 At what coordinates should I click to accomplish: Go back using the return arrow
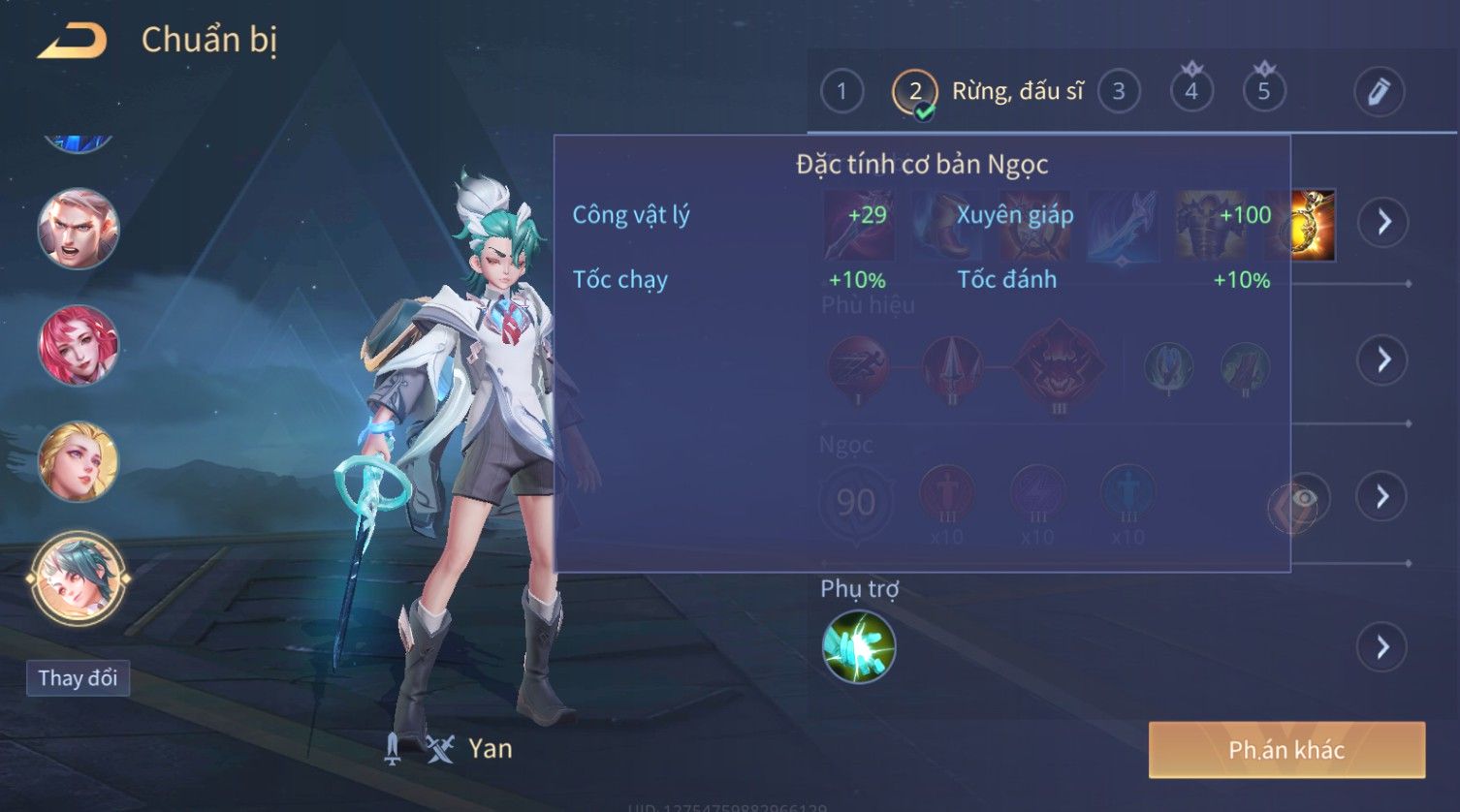click(x=72, y=41)
